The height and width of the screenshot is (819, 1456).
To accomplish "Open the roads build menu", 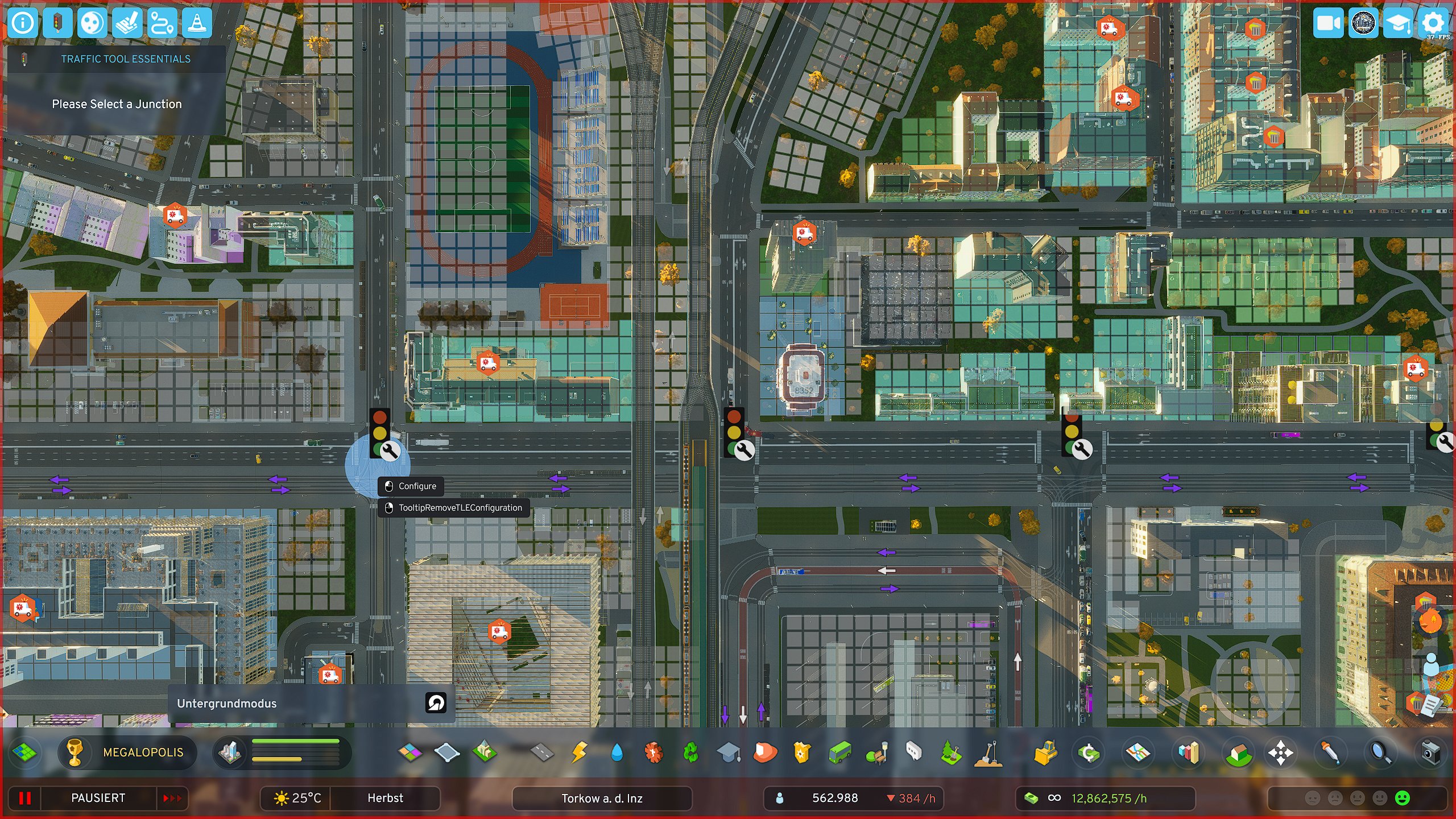I will 541,752.
